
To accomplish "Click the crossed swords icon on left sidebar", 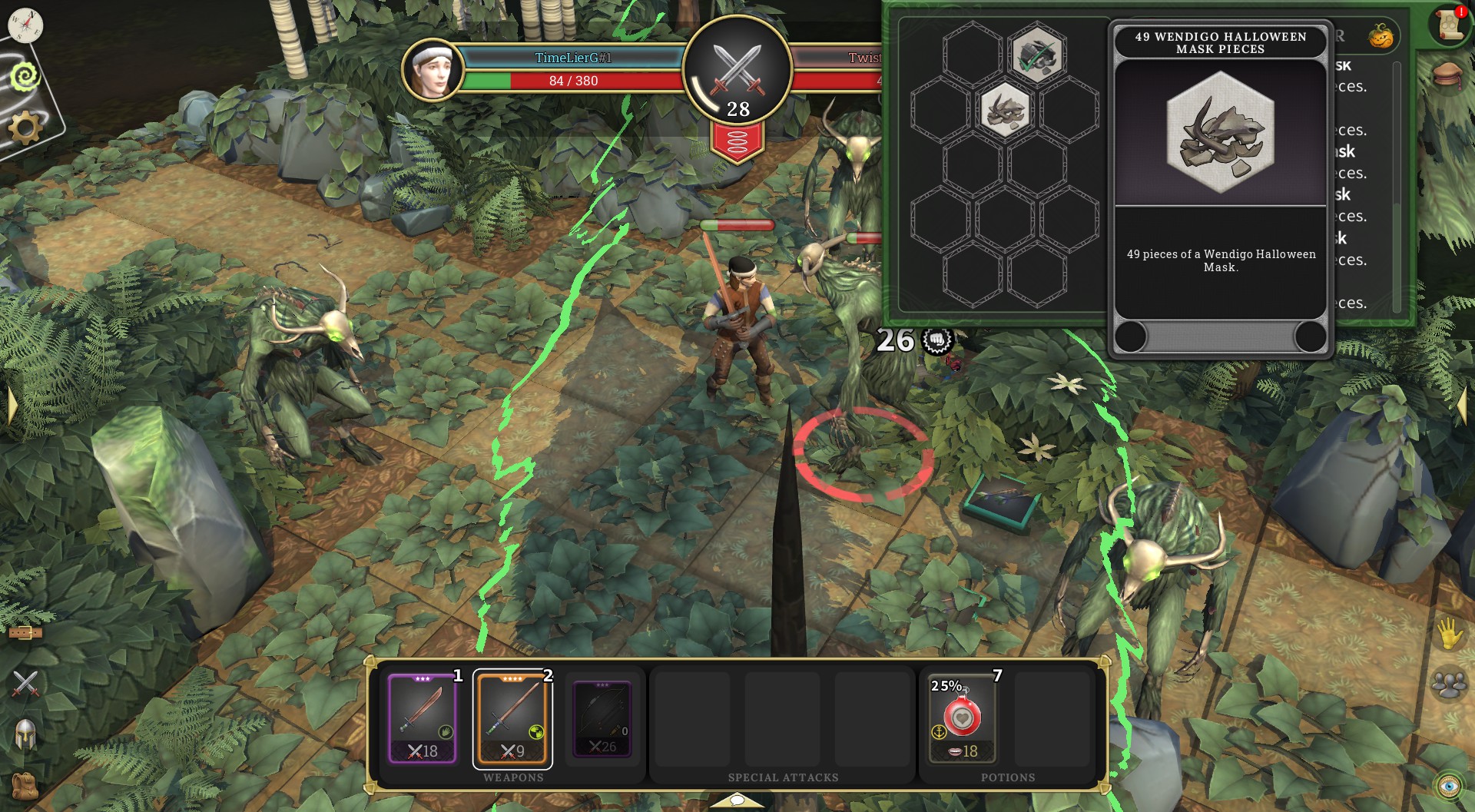I will pyautogui.click(x=25, y=683).
